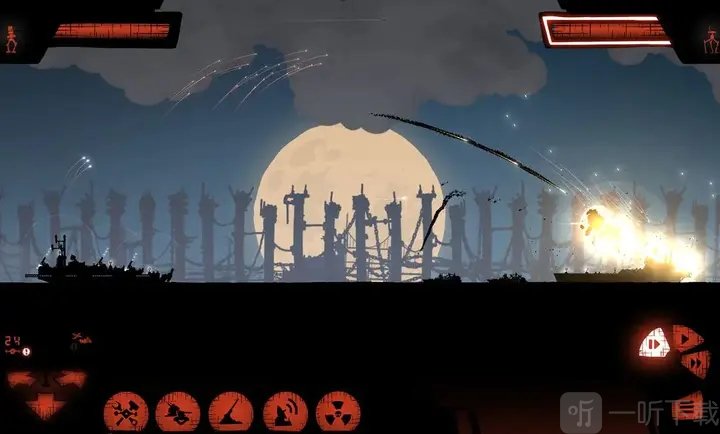The height and width of the screenshot is (434, 720).
Task: Set game speed to normal play
Action: click(x=687, y=339)
